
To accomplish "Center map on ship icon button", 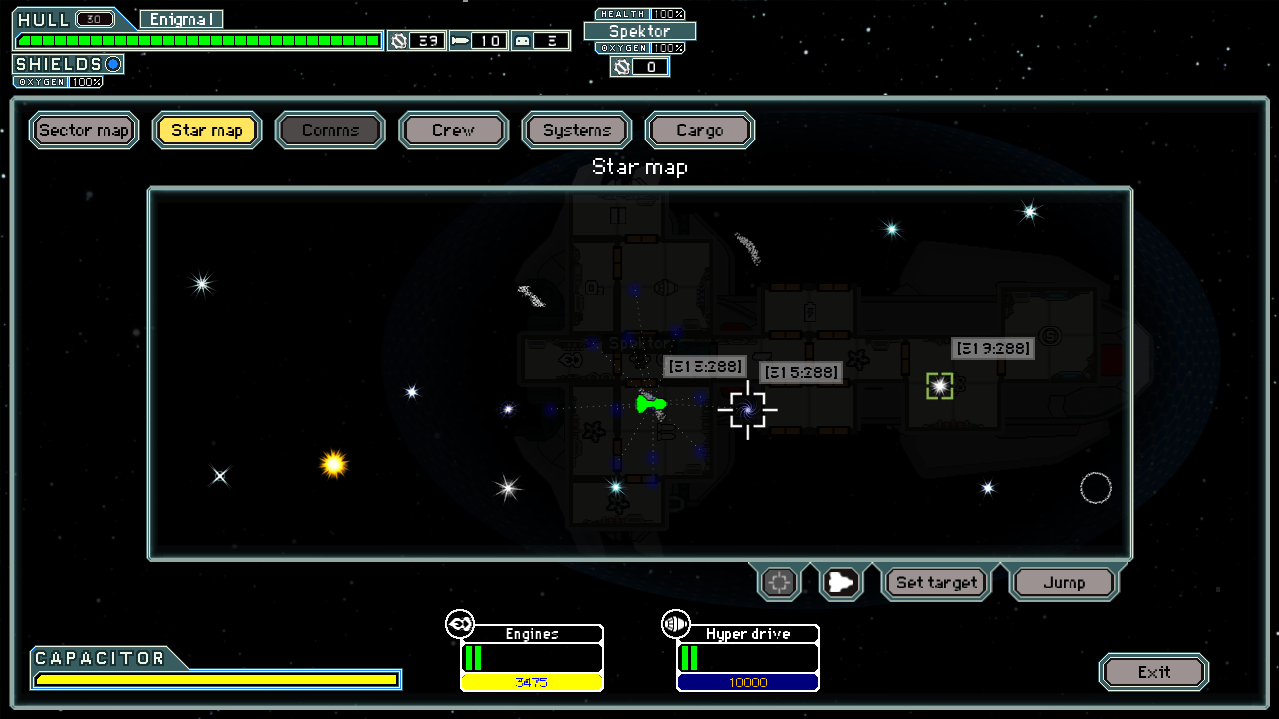I will (841, 582).
